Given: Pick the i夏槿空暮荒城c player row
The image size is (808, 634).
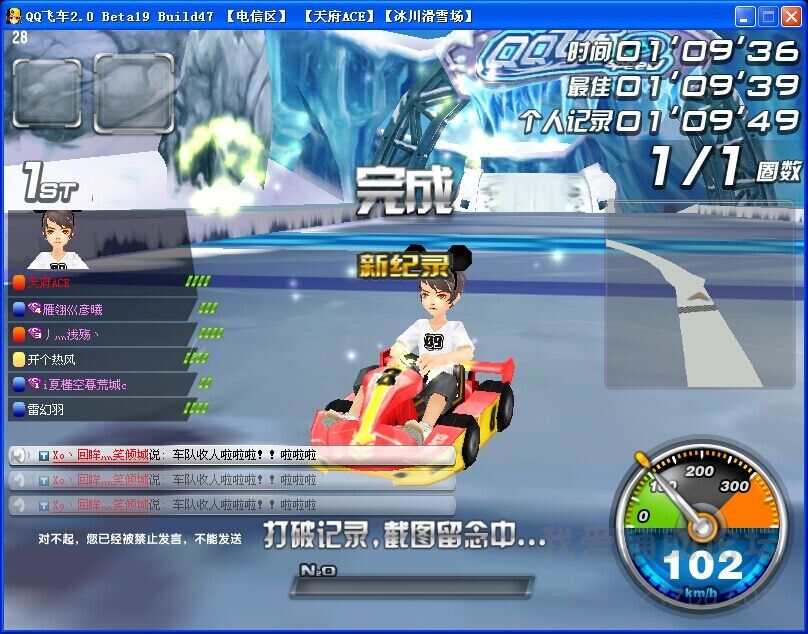Looking at the screenshot, I should point(78,384).
